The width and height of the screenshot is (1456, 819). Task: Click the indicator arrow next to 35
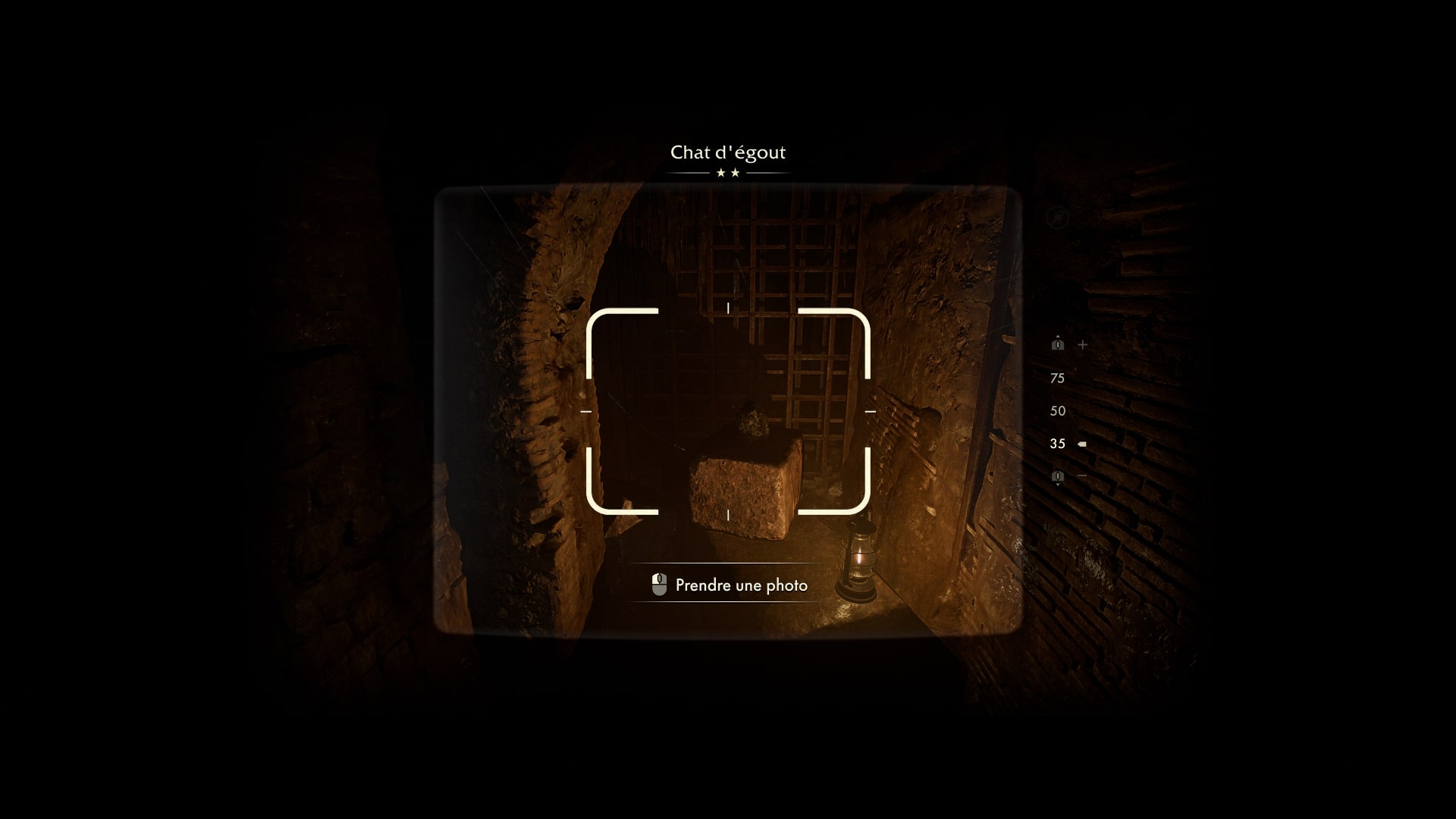(x=1083, y=444)
